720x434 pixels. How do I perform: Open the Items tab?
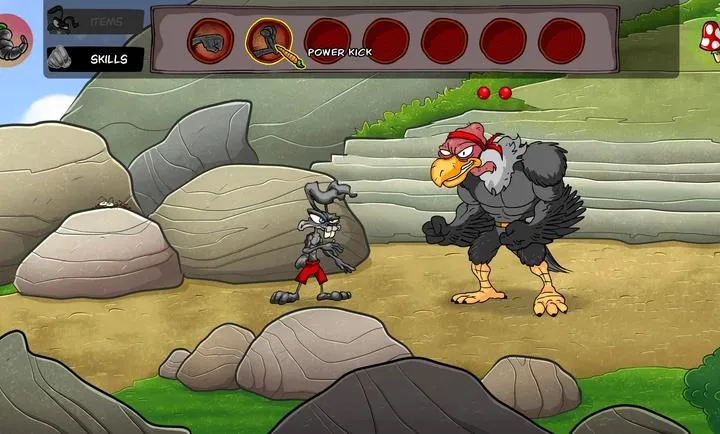[95, 21]
